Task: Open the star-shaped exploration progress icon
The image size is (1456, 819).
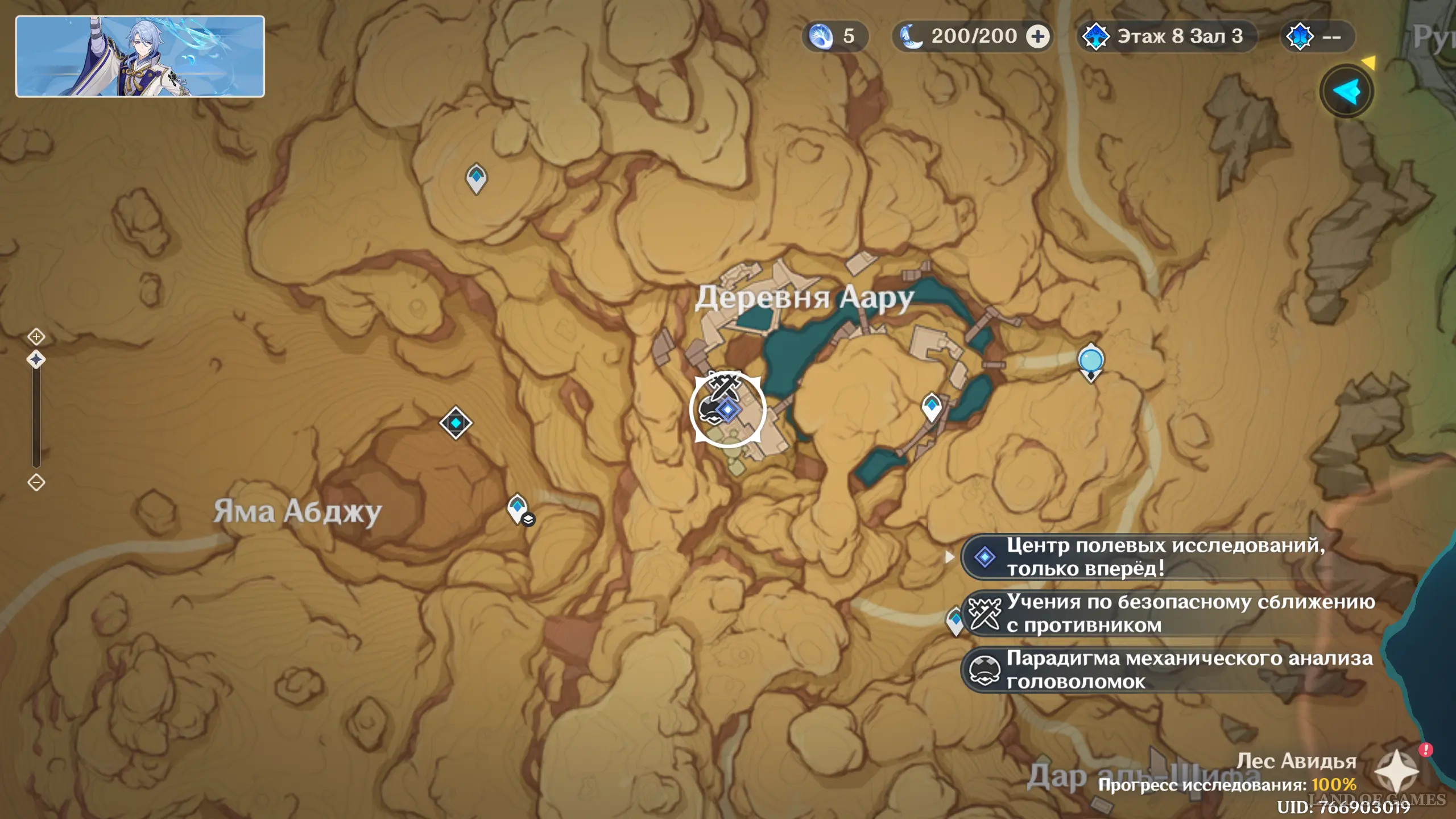Action: tap(1396, 772)
